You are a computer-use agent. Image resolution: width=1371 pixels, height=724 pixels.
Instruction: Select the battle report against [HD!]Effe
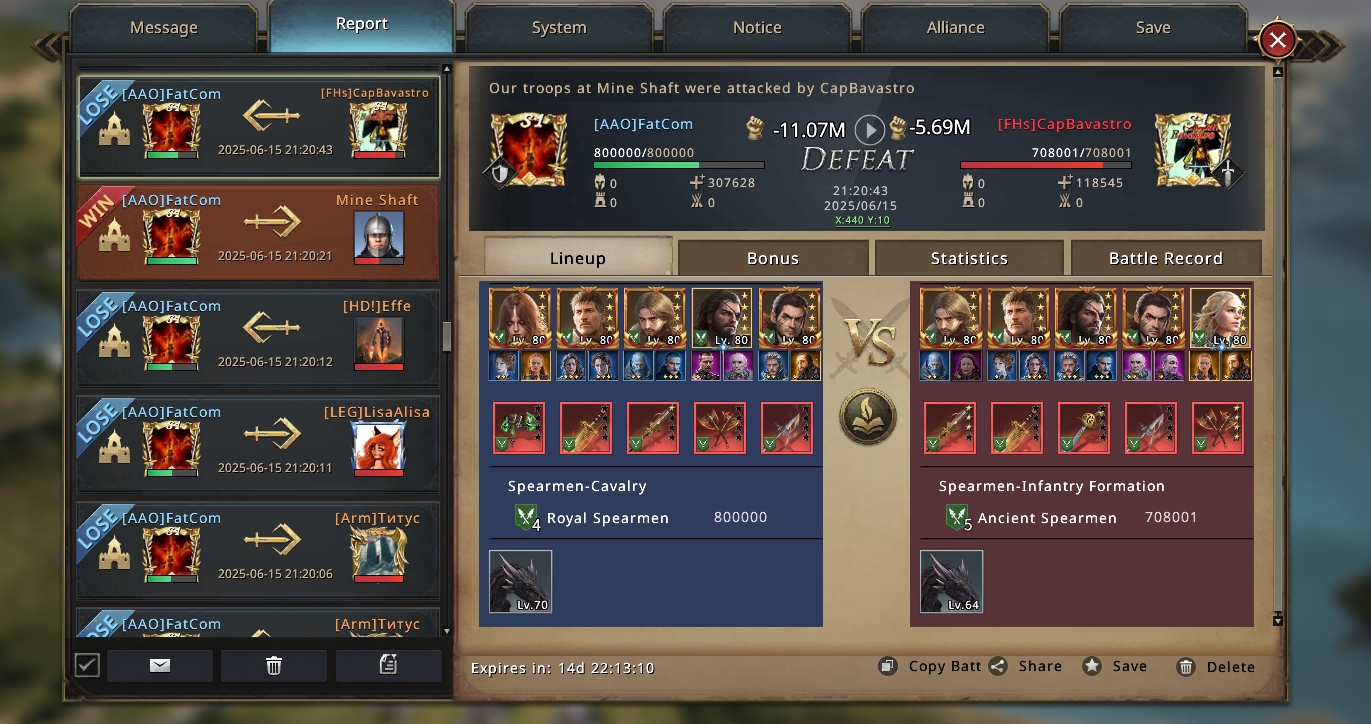click(x=258, y=338)
